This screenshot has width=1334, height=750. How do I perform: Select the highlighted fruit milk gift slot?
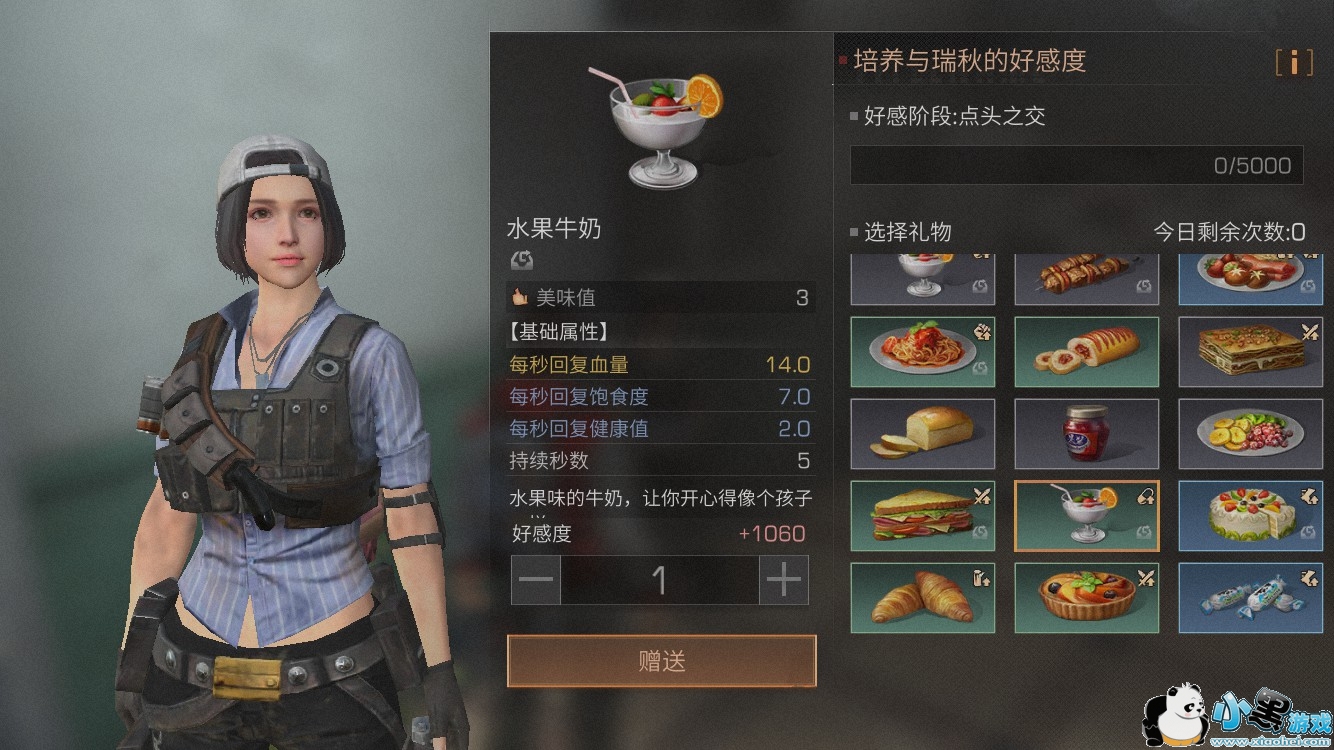[1086, 516]
